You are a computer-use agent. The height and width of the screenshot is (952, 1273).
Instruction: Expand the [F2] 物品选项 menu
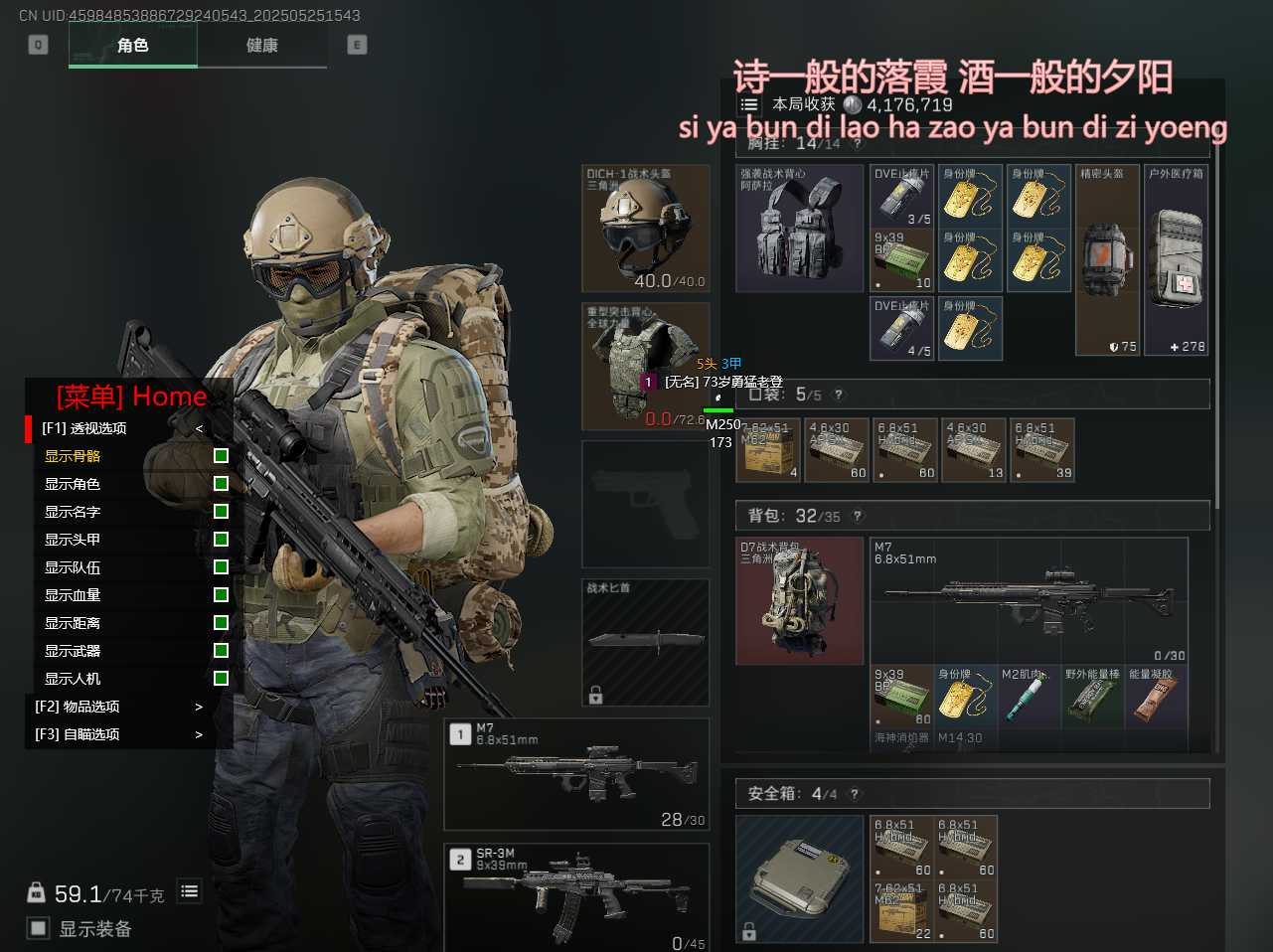pos(119,707)
